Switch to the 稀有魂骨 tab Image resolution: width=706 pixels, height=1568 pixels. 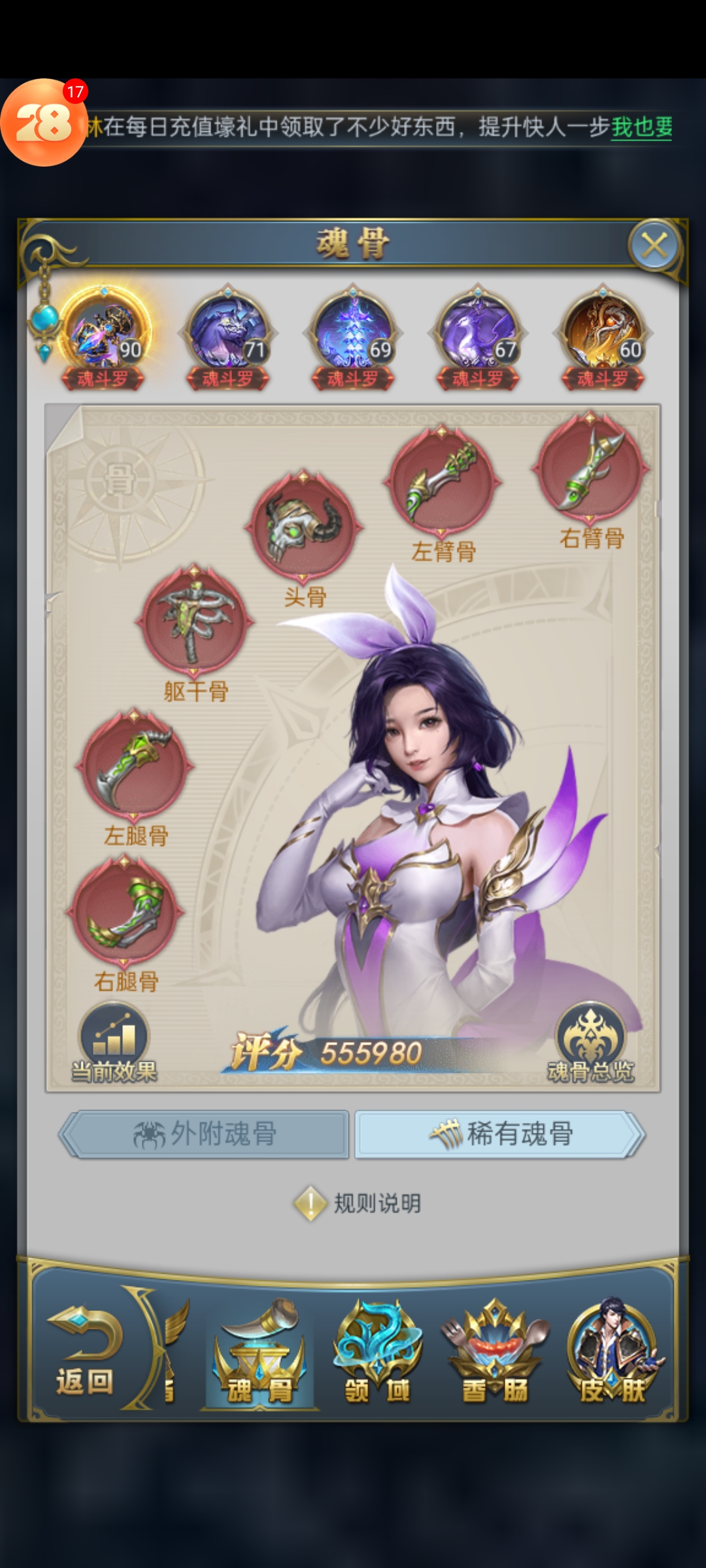tap(500, 1134)
